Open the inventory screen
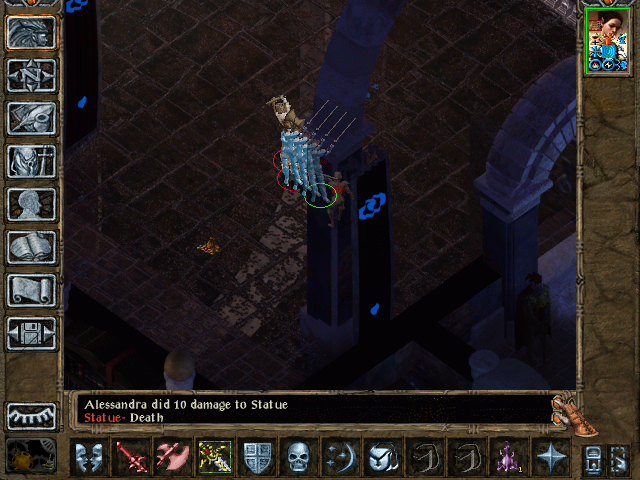 (x=31, y=161)
